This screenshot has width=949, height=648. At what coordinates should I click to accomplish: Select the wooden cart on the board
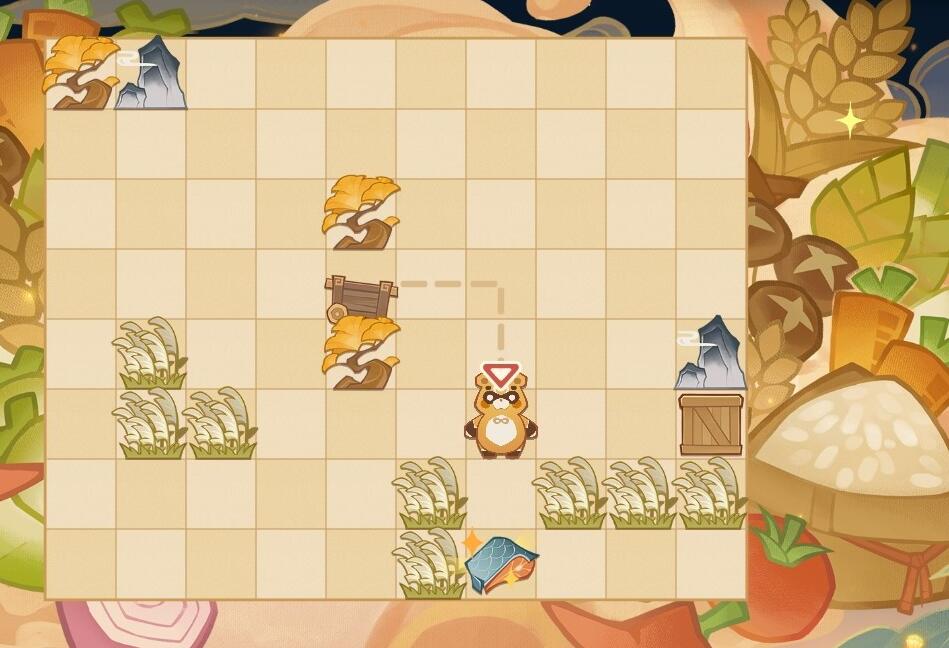[360, 297]
